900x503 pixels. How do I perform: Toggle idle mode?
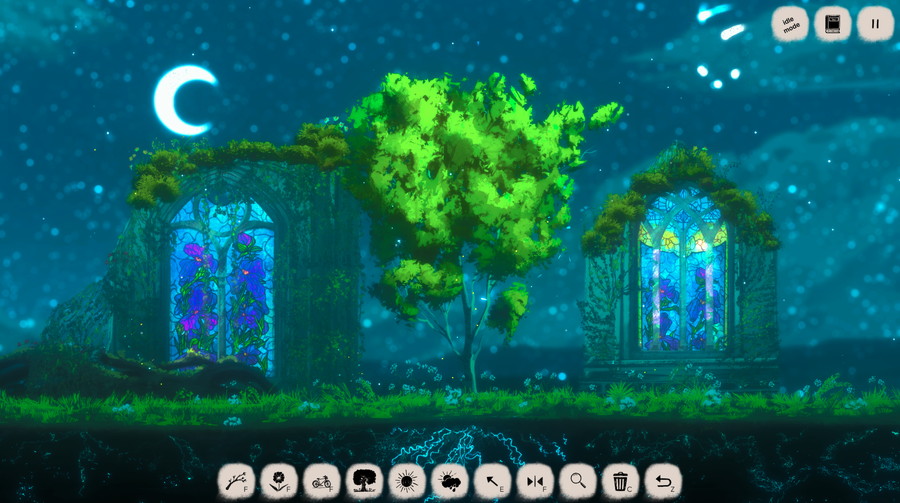pos(790,24)
